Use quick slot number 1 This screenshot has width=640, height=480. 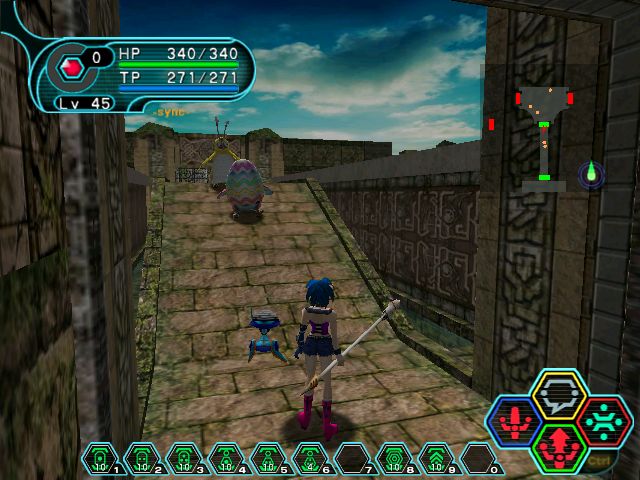(x=99, y=458)
